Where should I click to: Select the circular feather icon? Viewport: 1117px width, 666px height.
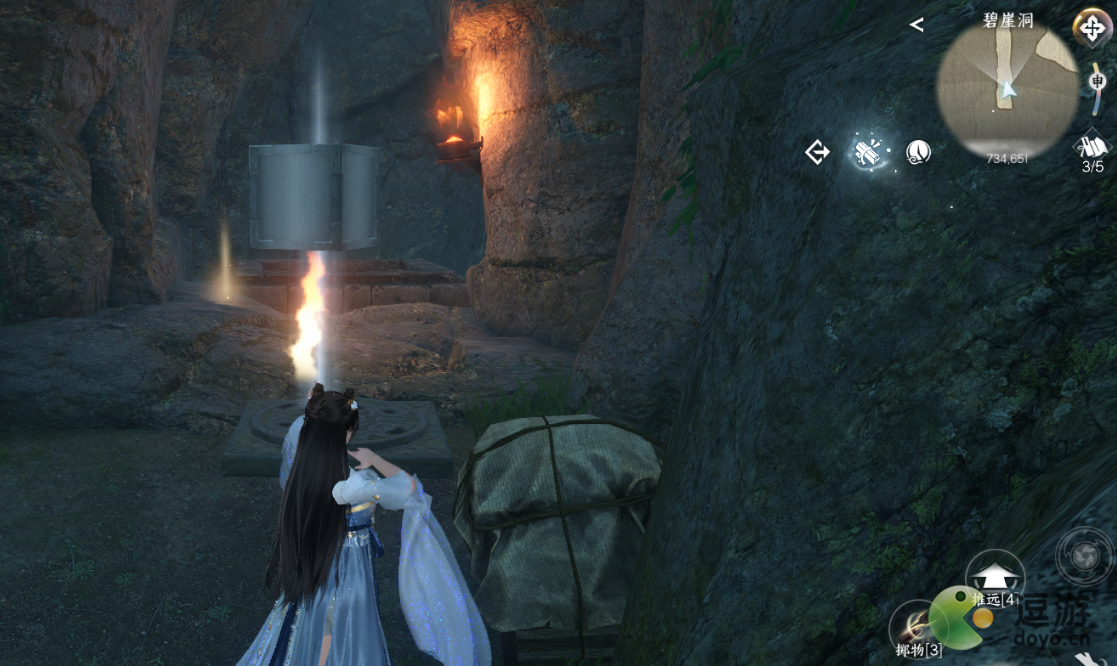click(918, 152)
